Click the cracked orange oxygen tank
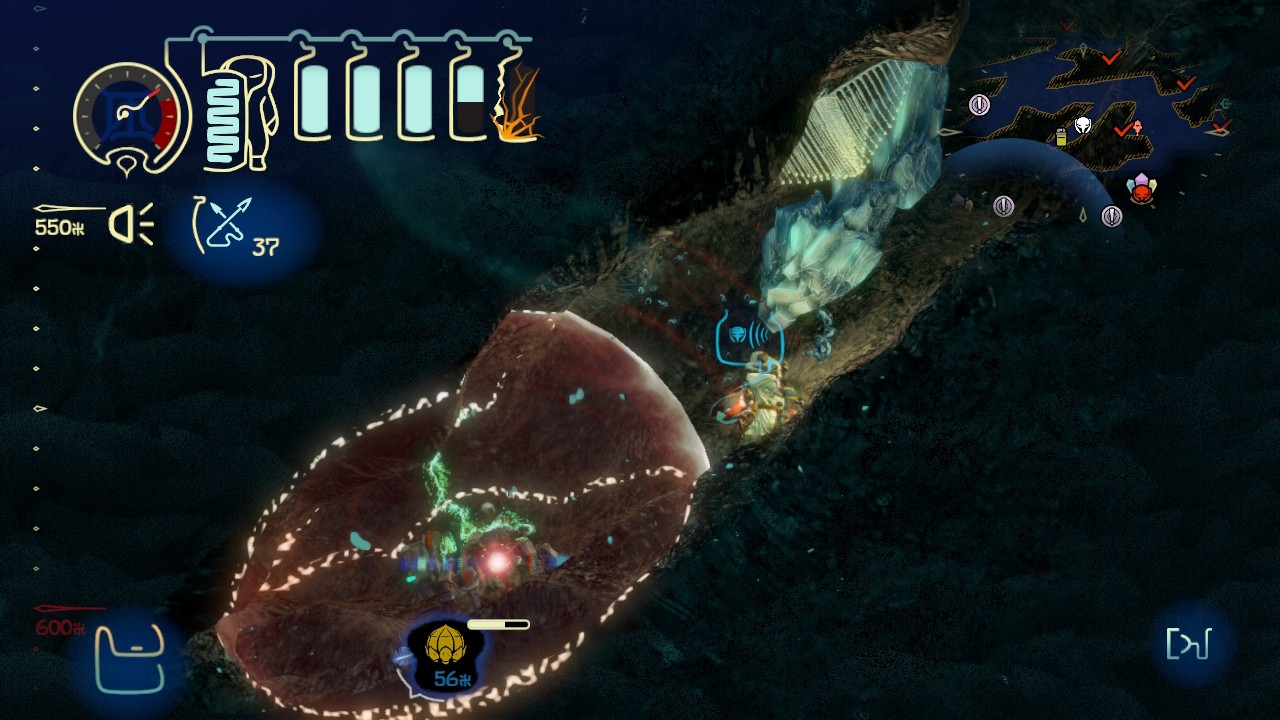 click(x=516, y=102)
